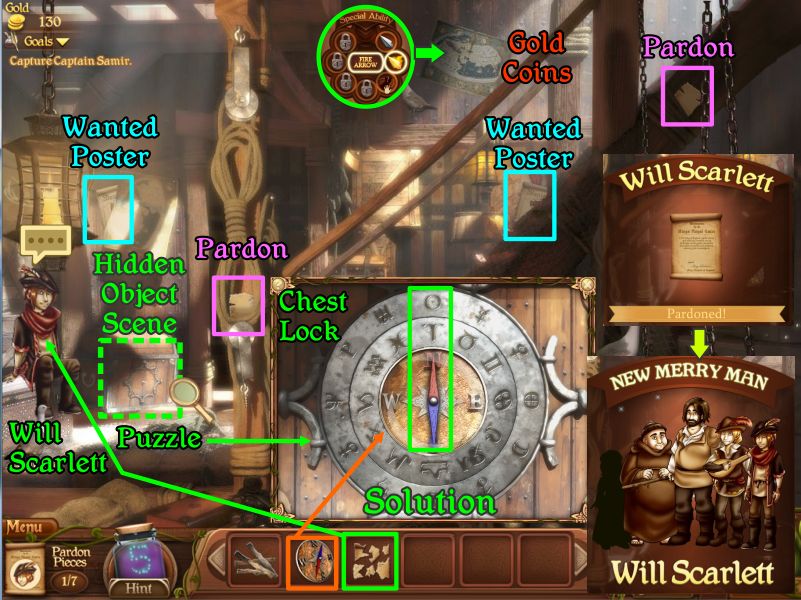Image resolution: width=801 pixels, height=600 pixels.
Task: Choose the torn map pieces inventory slot
Action: 370,561
